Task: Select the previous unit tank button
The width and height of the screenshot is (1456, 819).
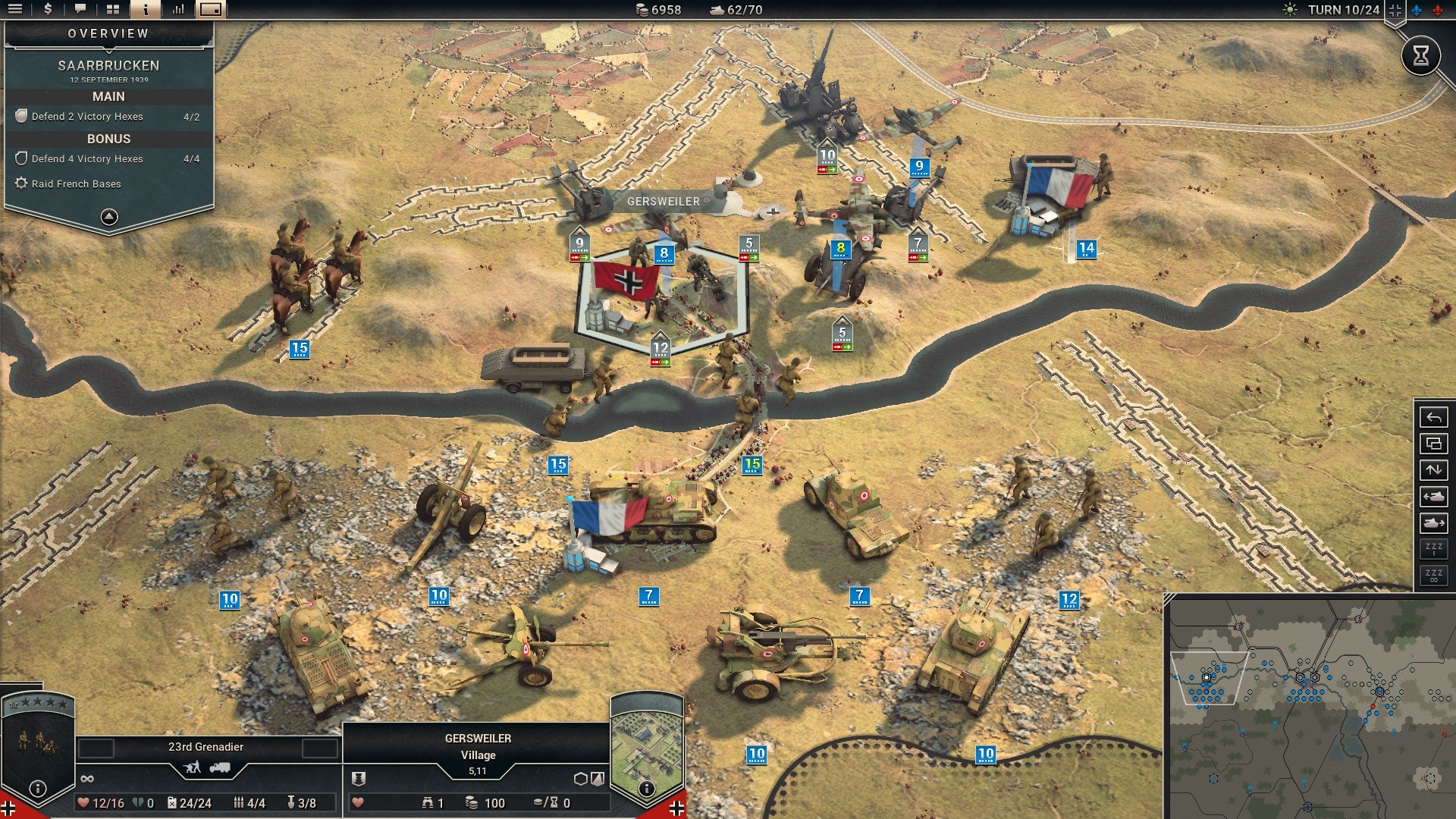Action: click(1433, 497)
